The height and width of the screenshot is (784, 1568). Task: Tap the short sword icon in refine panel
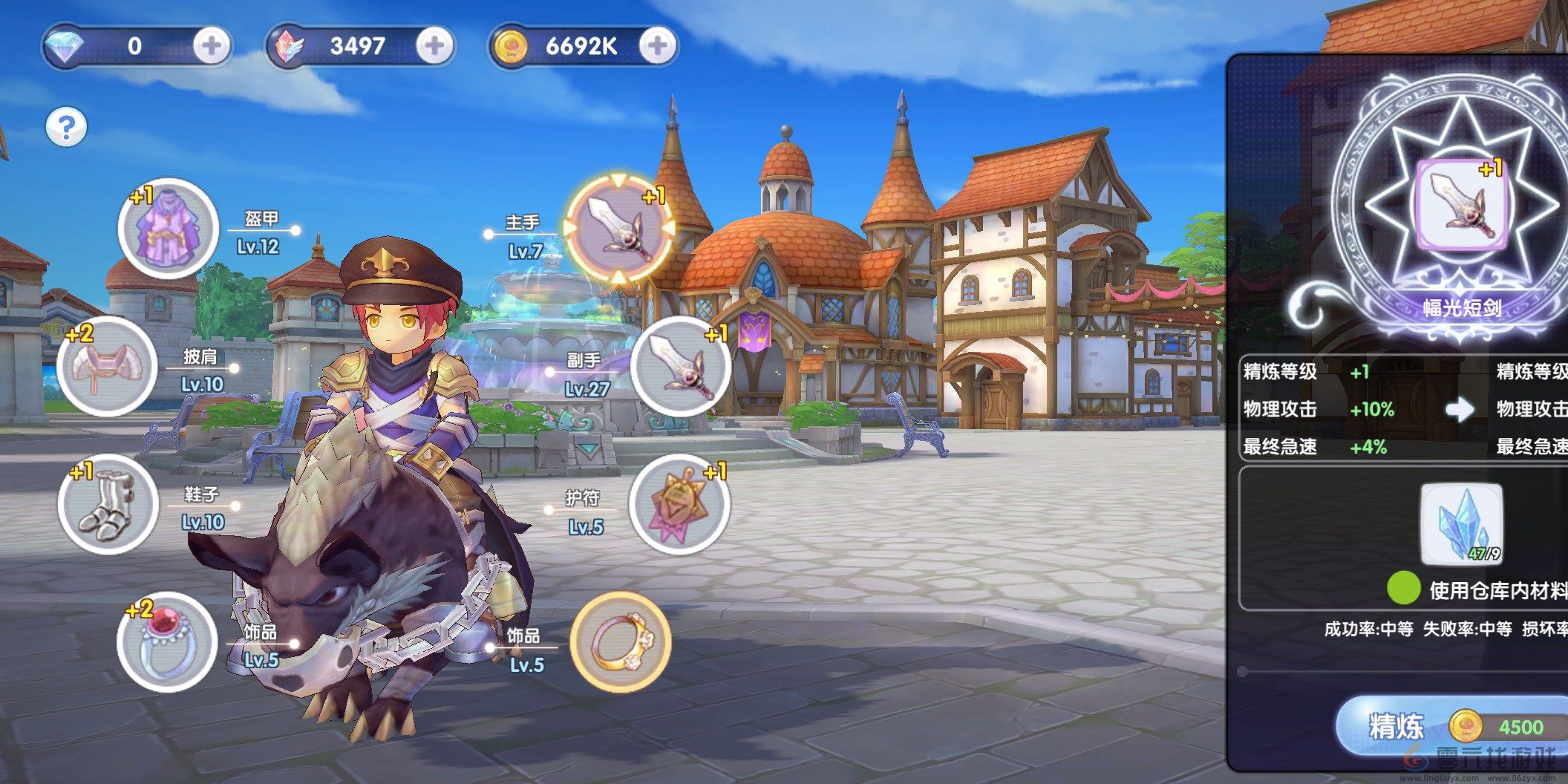click(1461, 206)
